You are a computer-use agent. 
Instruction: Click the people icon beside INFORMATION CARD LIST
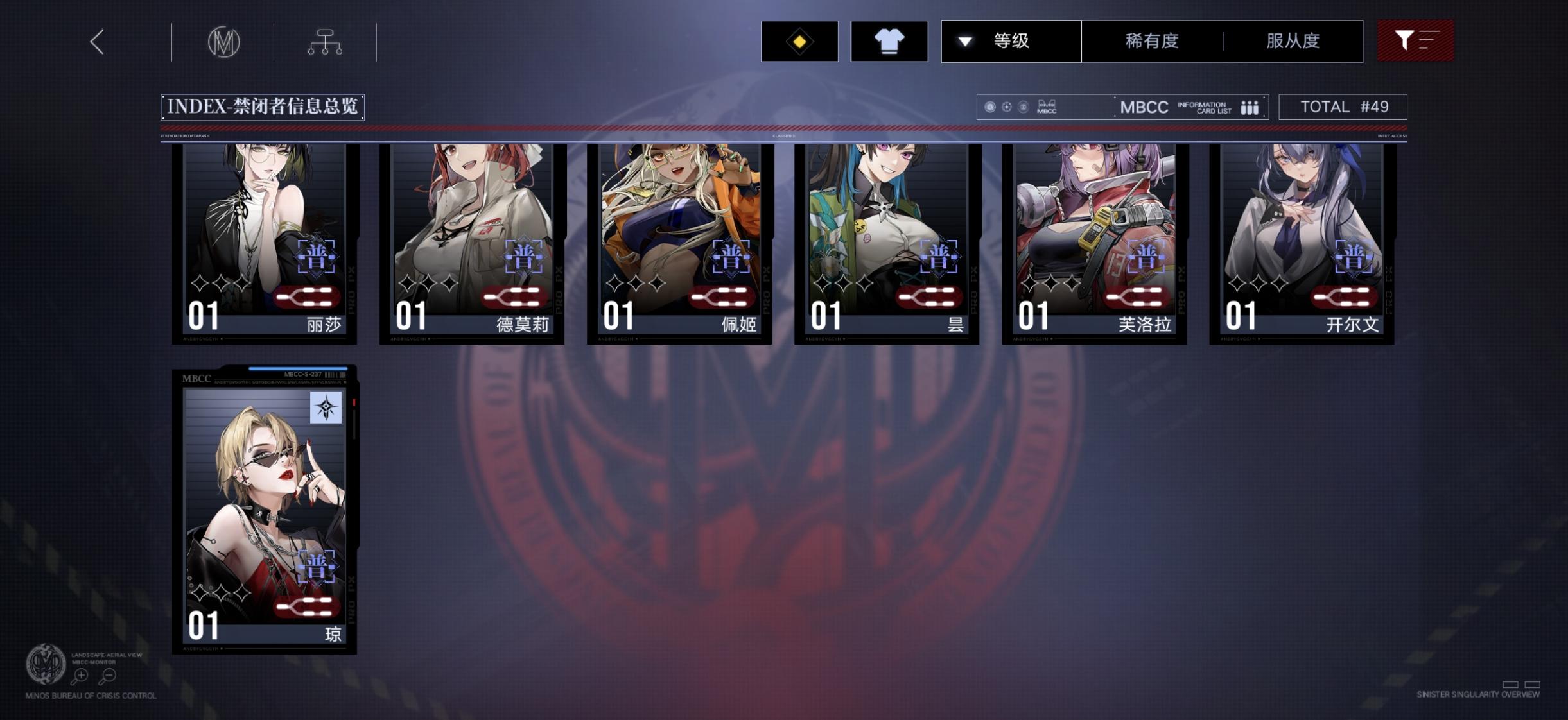tap(1250, 107)
